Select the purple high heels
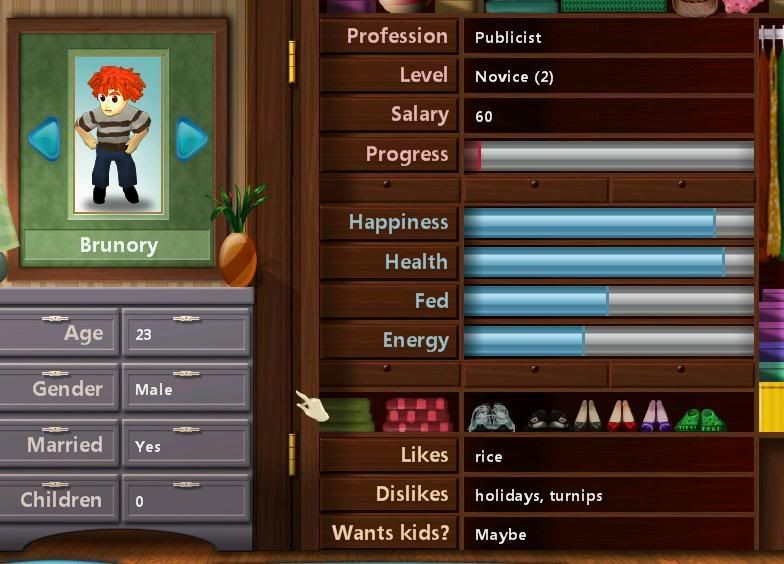The image size is (784, 564). pyautogui.click(x=655, y=415)
